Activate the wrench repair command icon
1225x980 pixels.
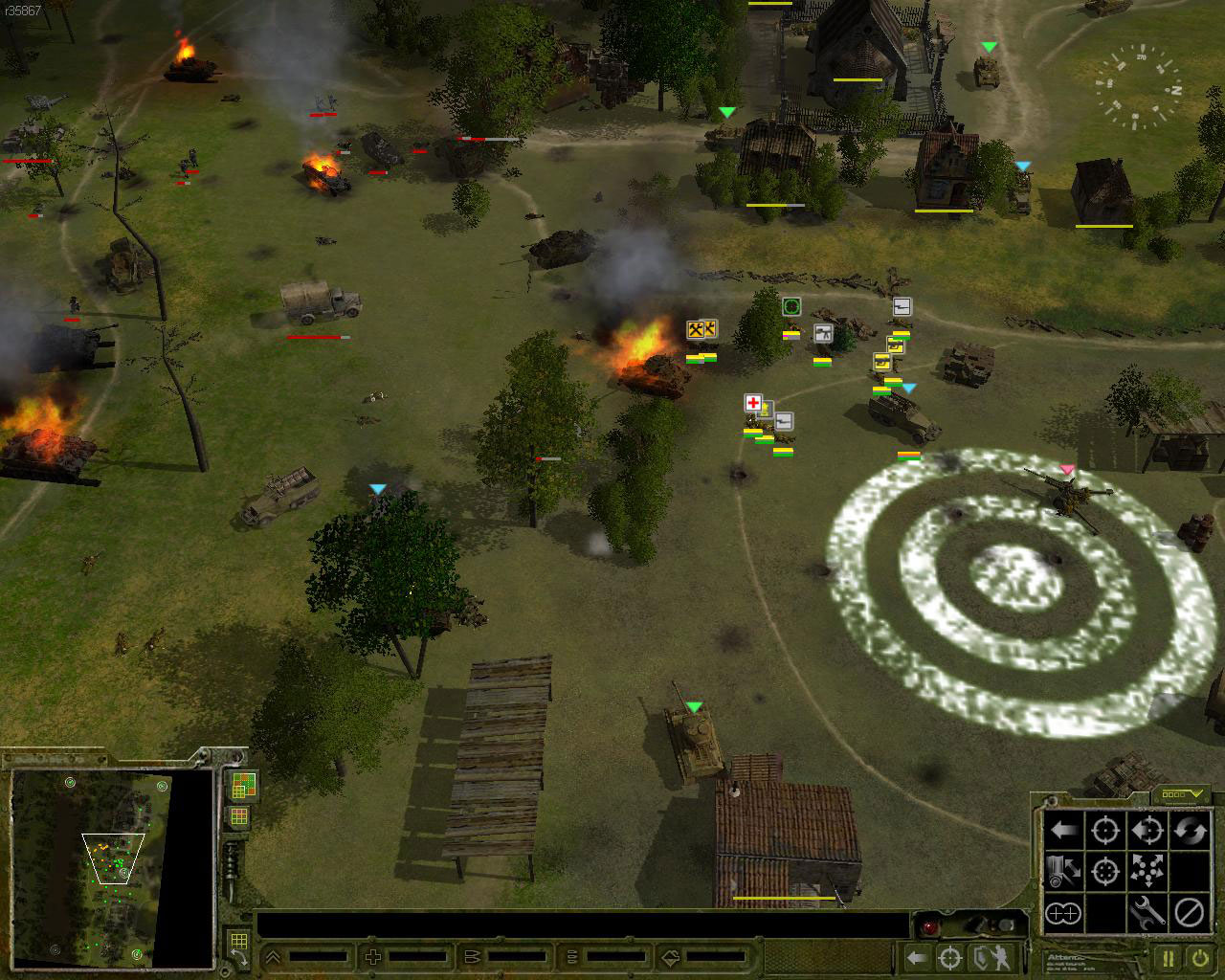[x=1147, y=915]
